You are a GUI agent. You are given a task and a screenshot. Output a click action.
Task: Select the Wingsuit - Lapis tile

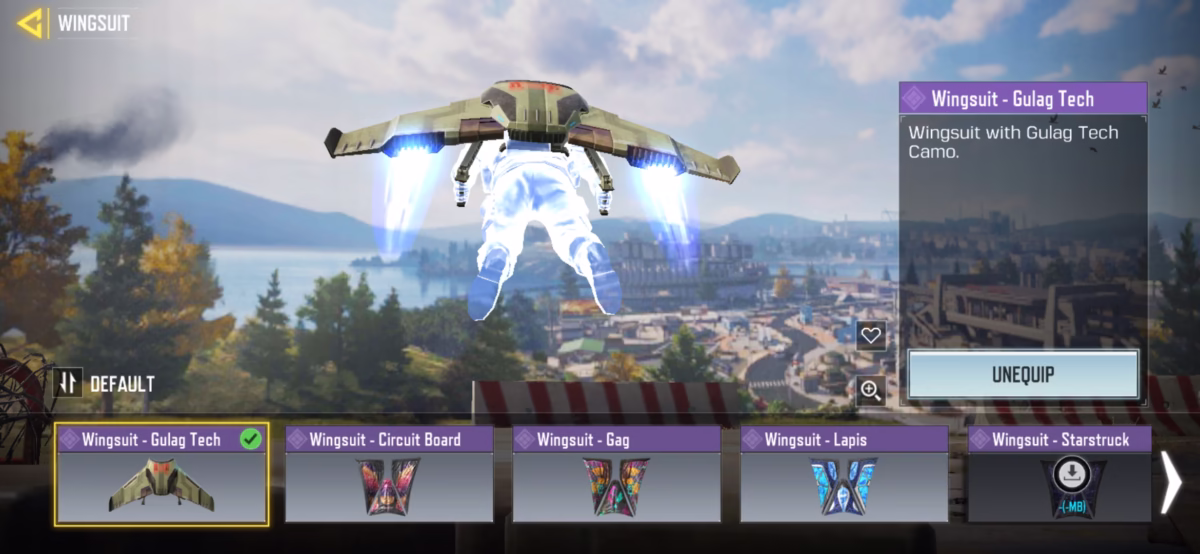(844, 475)
